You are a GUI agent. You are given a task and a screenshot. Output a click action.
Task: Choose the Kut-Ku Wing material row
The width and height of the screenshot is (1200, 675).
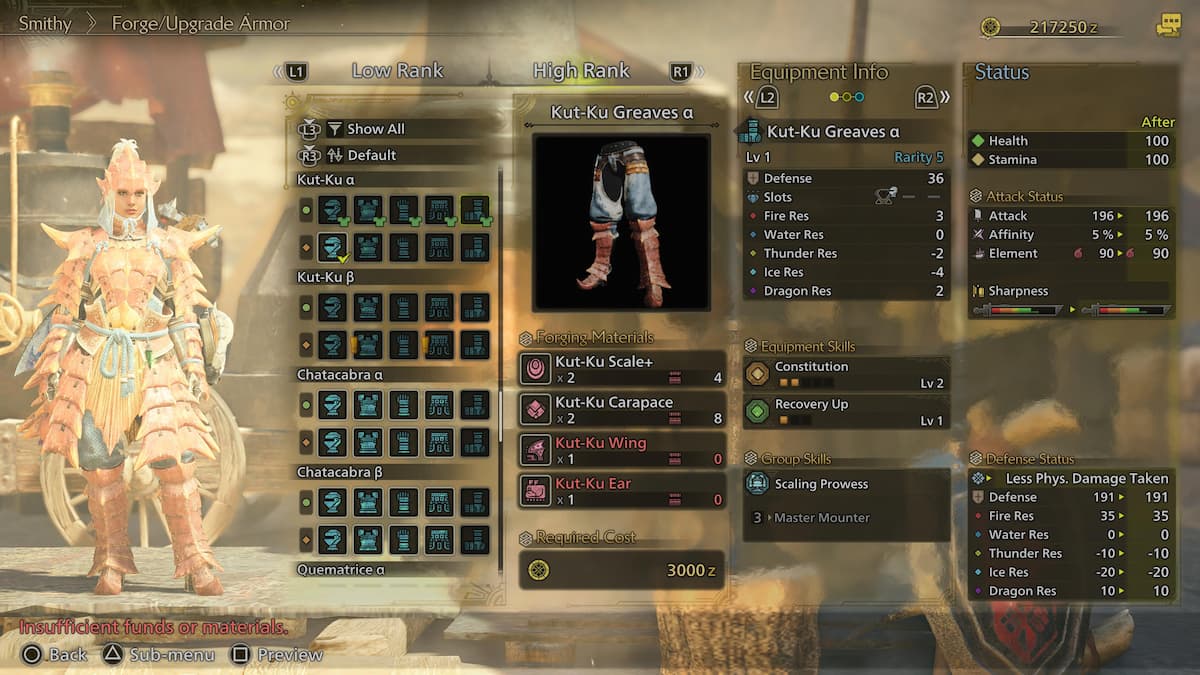[x=622, y=450]
